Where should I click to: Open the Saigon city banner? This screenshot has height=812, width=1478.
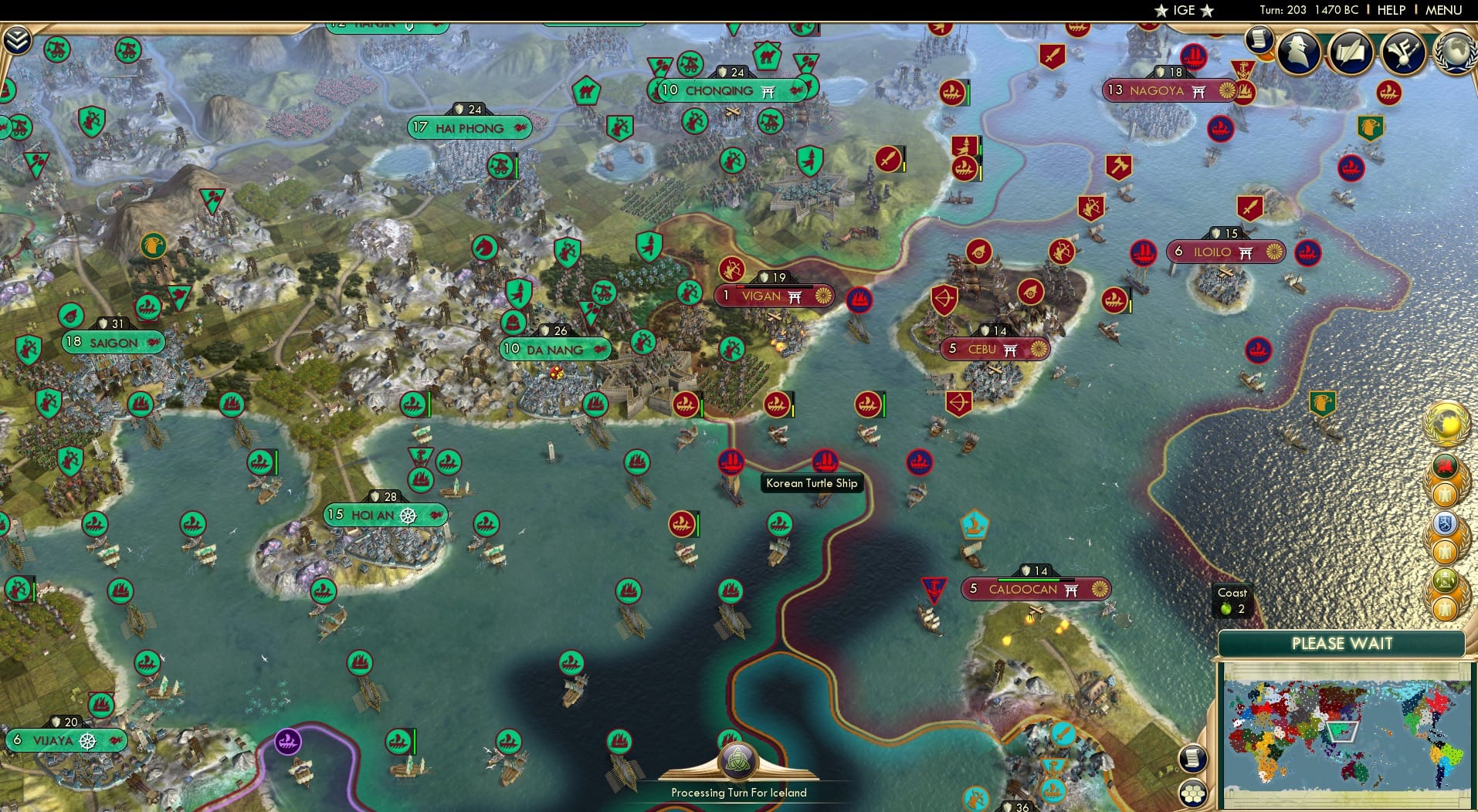(x=113, y=342)
